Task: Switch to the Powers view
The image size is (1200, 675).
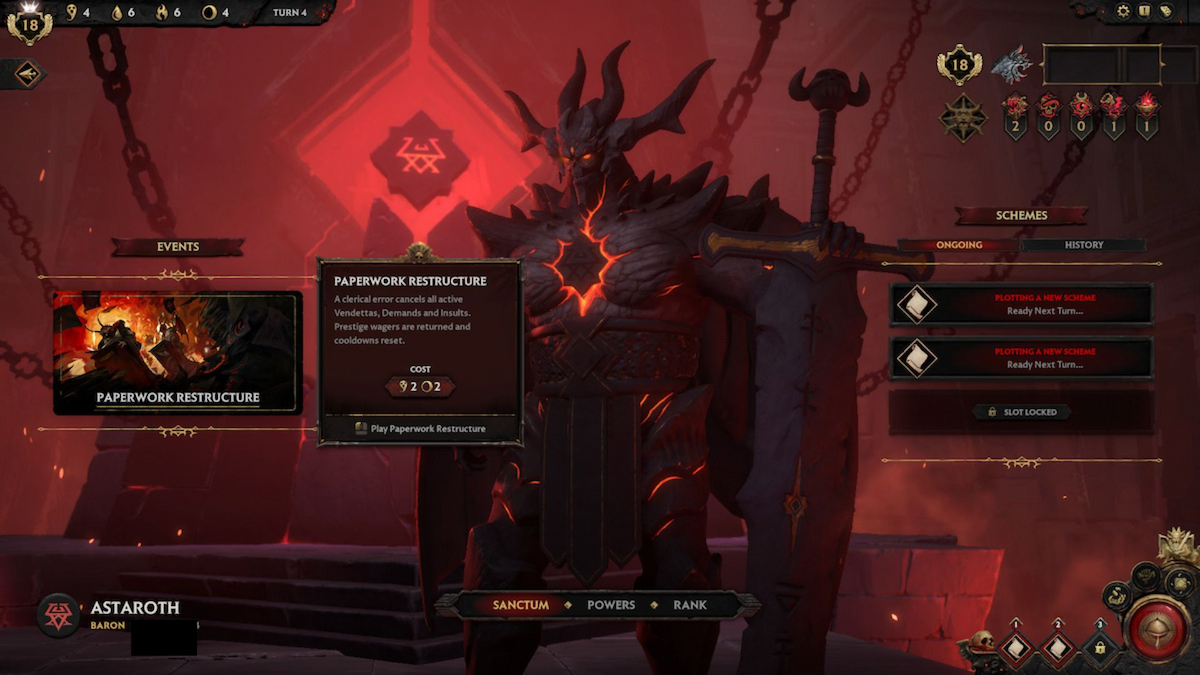Action: tap(610, 605)
